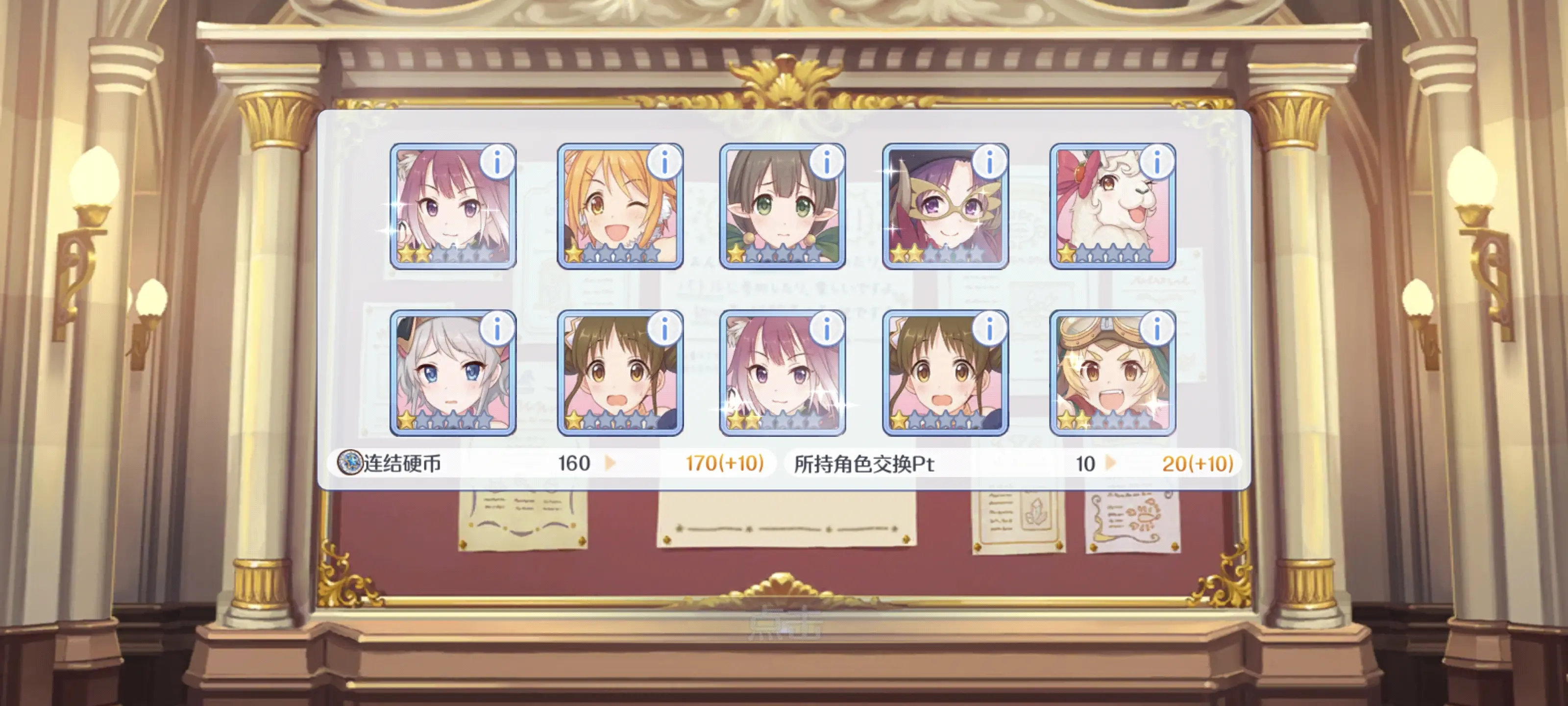Show info for the green-eyed elf girl
Image resolution: width=1568 pixels, height=706 pixels.
coord(827,163)
